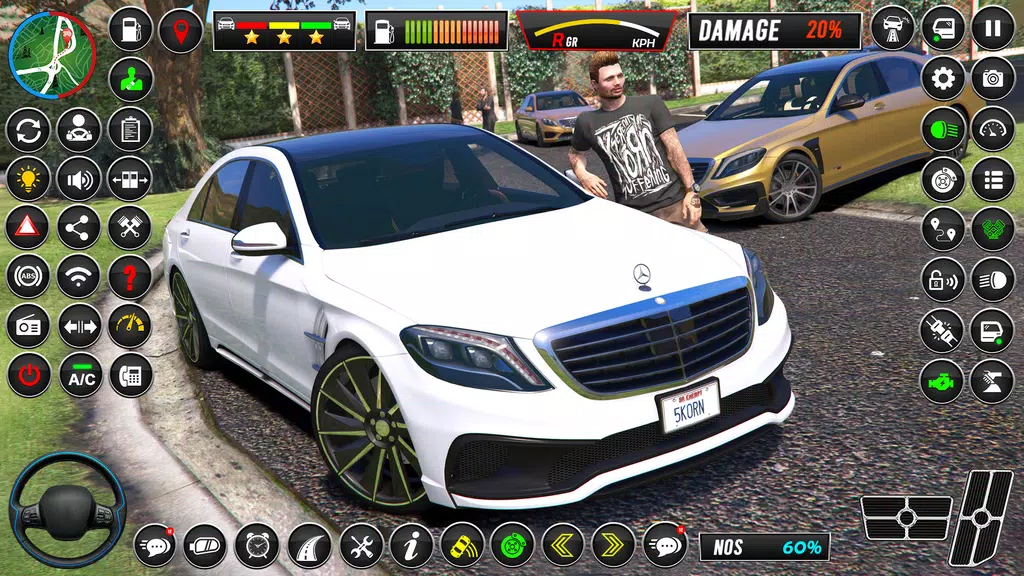Click the red question mark help button
1024x576 pixels.
click(x=129, y=277)
